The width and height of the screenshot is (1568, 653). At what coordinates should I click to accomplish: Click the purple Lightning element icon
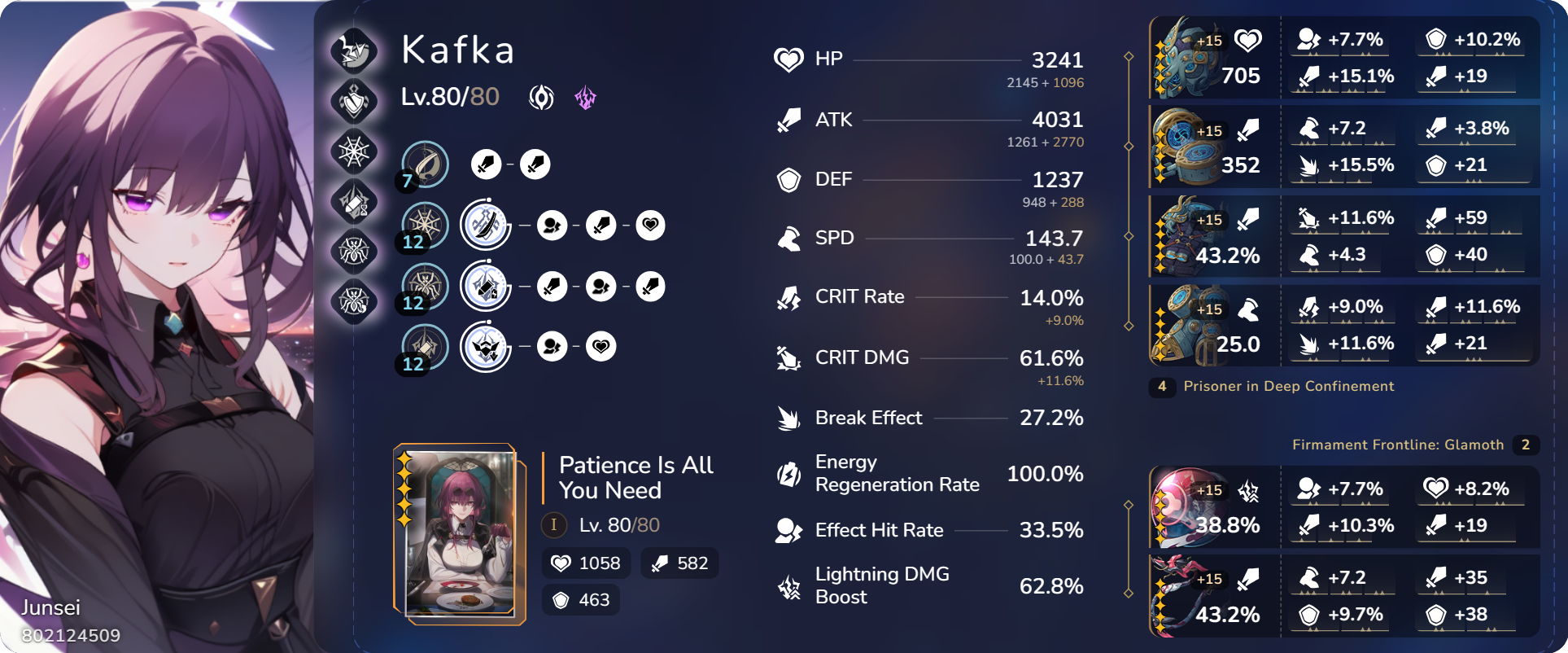coord(586,98)
